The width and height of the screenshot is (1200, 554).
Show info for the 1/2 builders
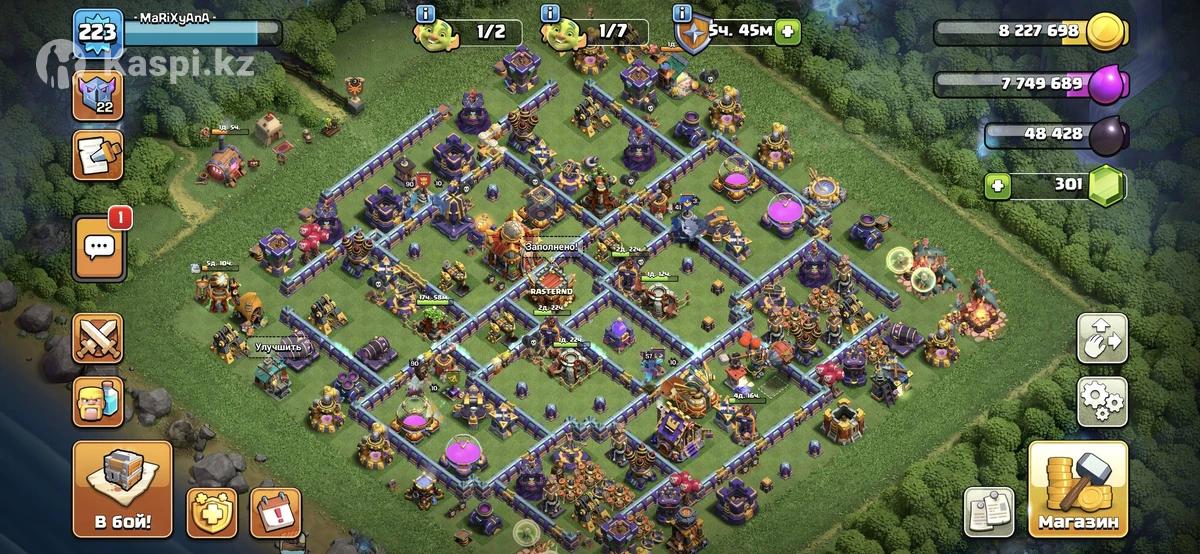427,13
